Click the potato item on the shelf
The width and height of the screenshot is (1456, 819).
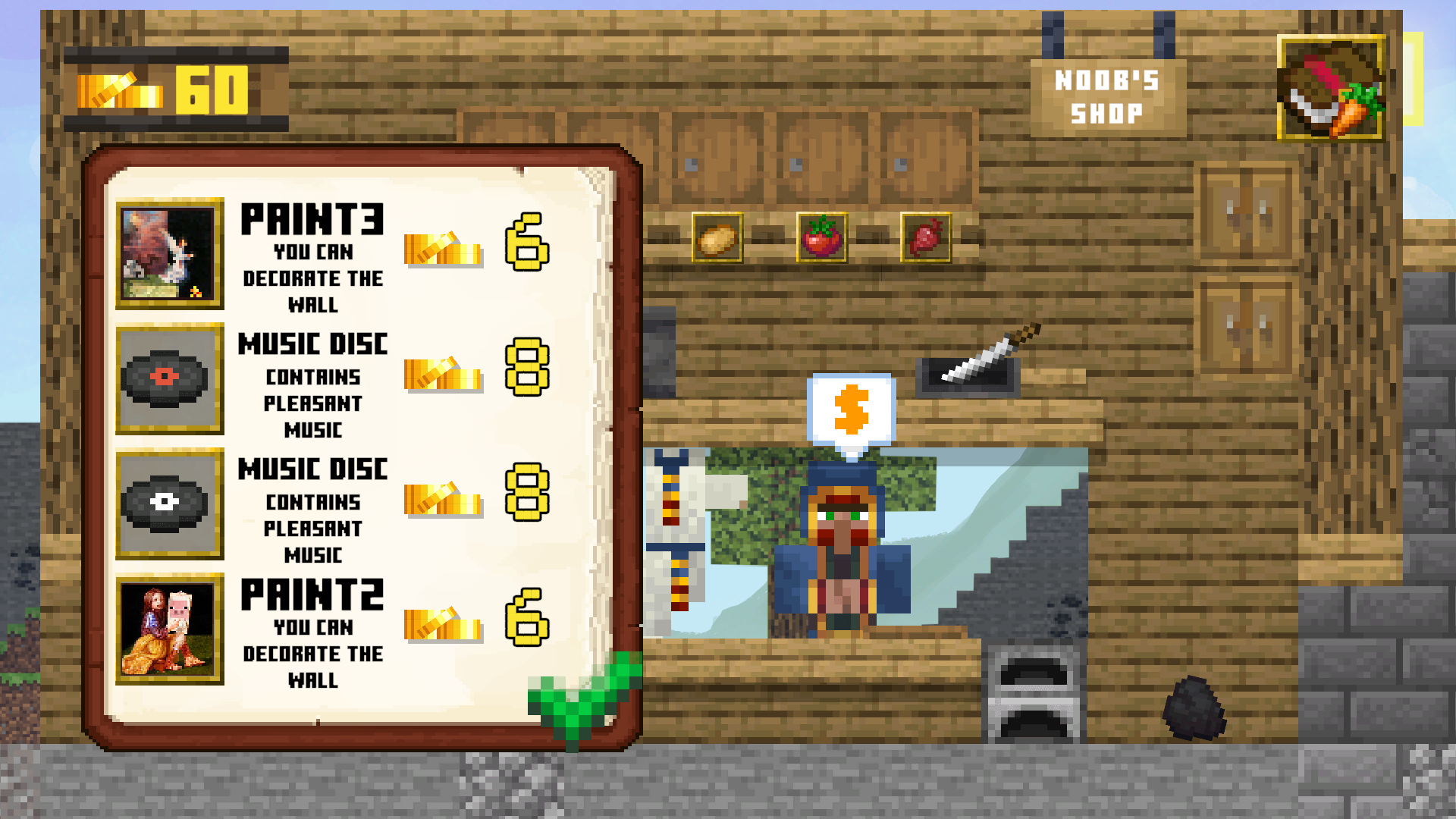point(716,237)
